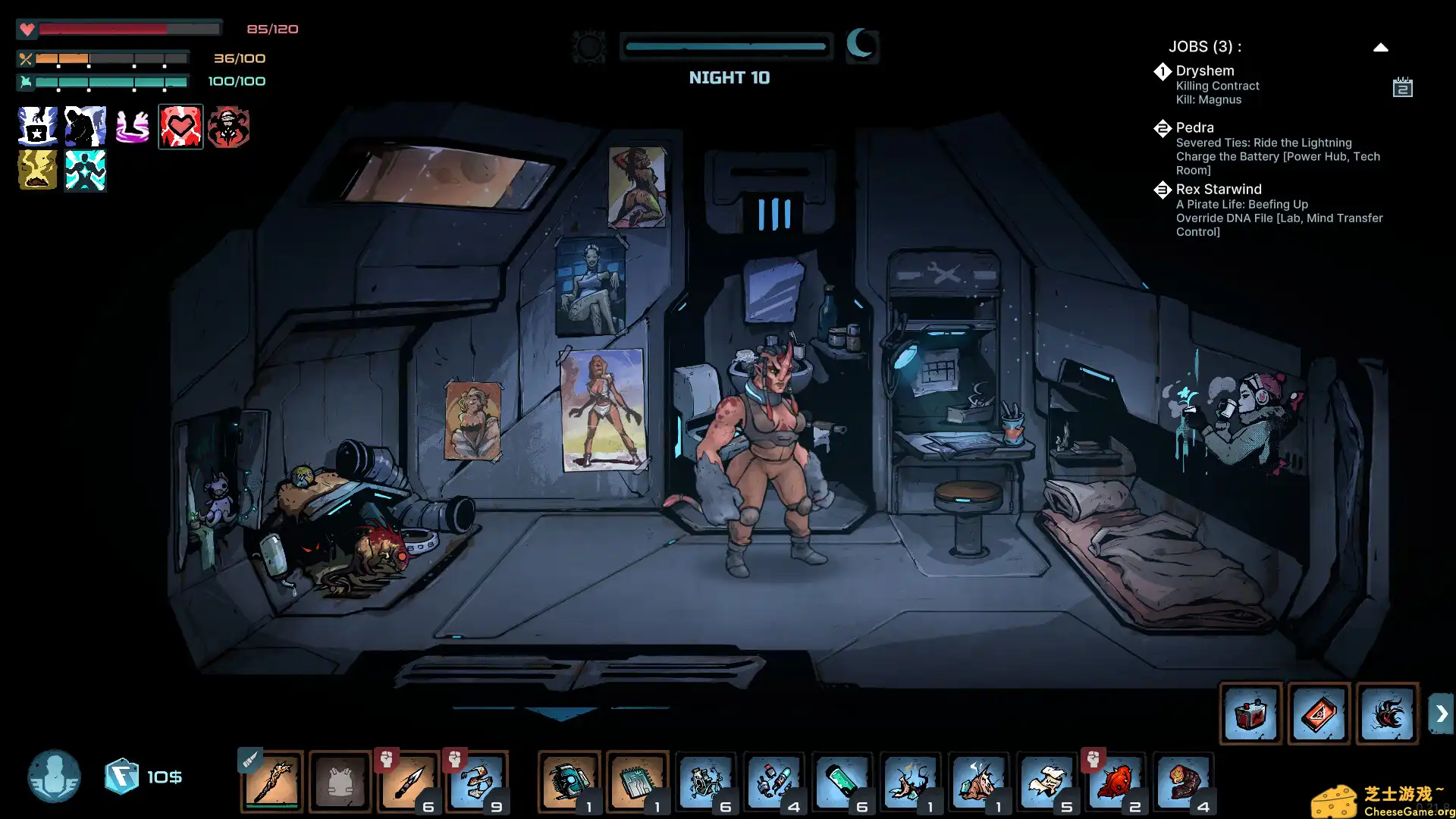
Task: Select the throwing knife slot
Action: point(409,781)
